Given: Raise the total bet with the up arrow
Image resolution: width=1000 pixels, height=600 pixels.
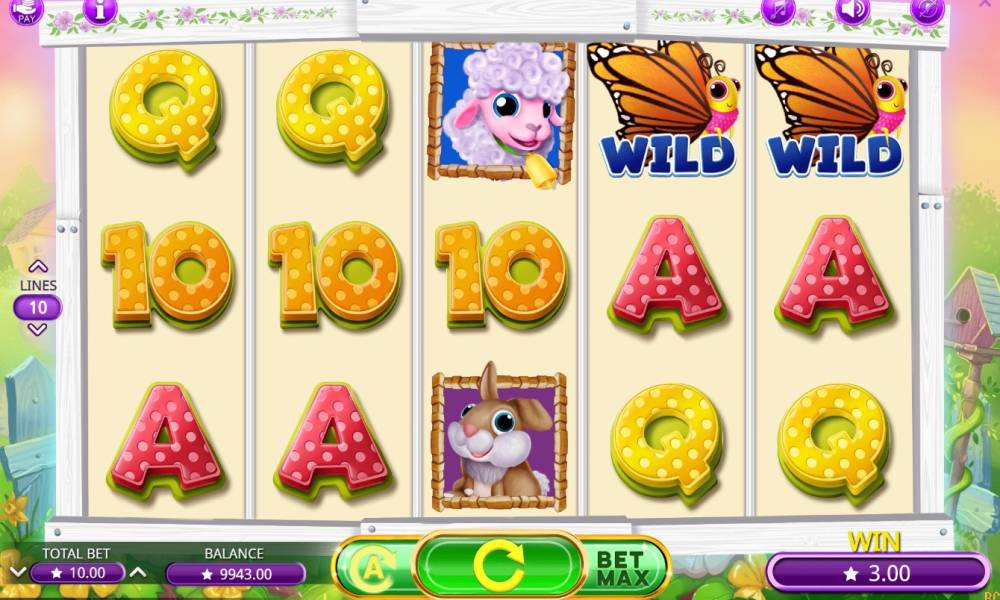Looking at the screenshot, I should 138,573.
